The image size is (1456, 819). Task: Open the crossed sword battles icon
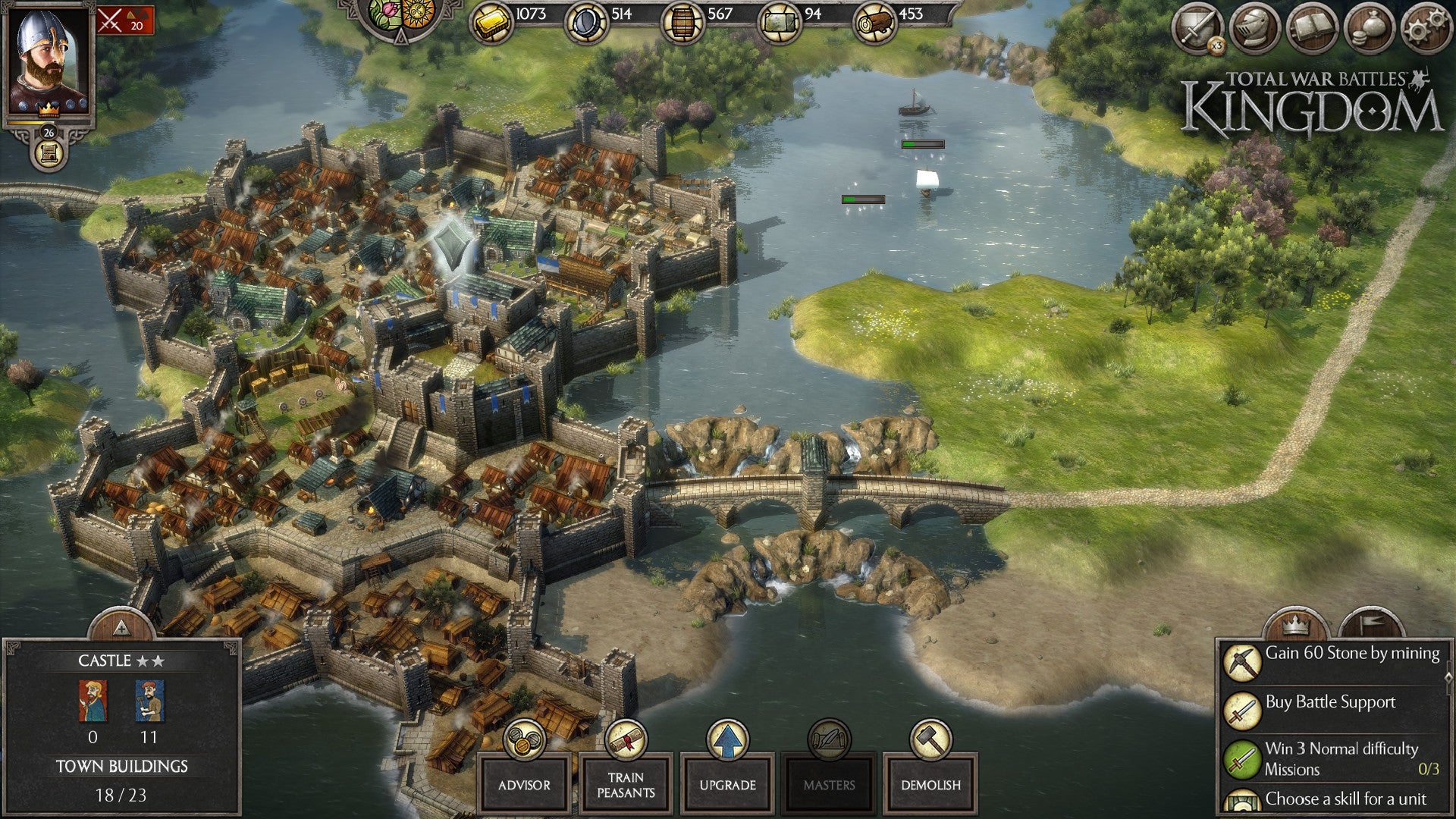point(1197,30)
